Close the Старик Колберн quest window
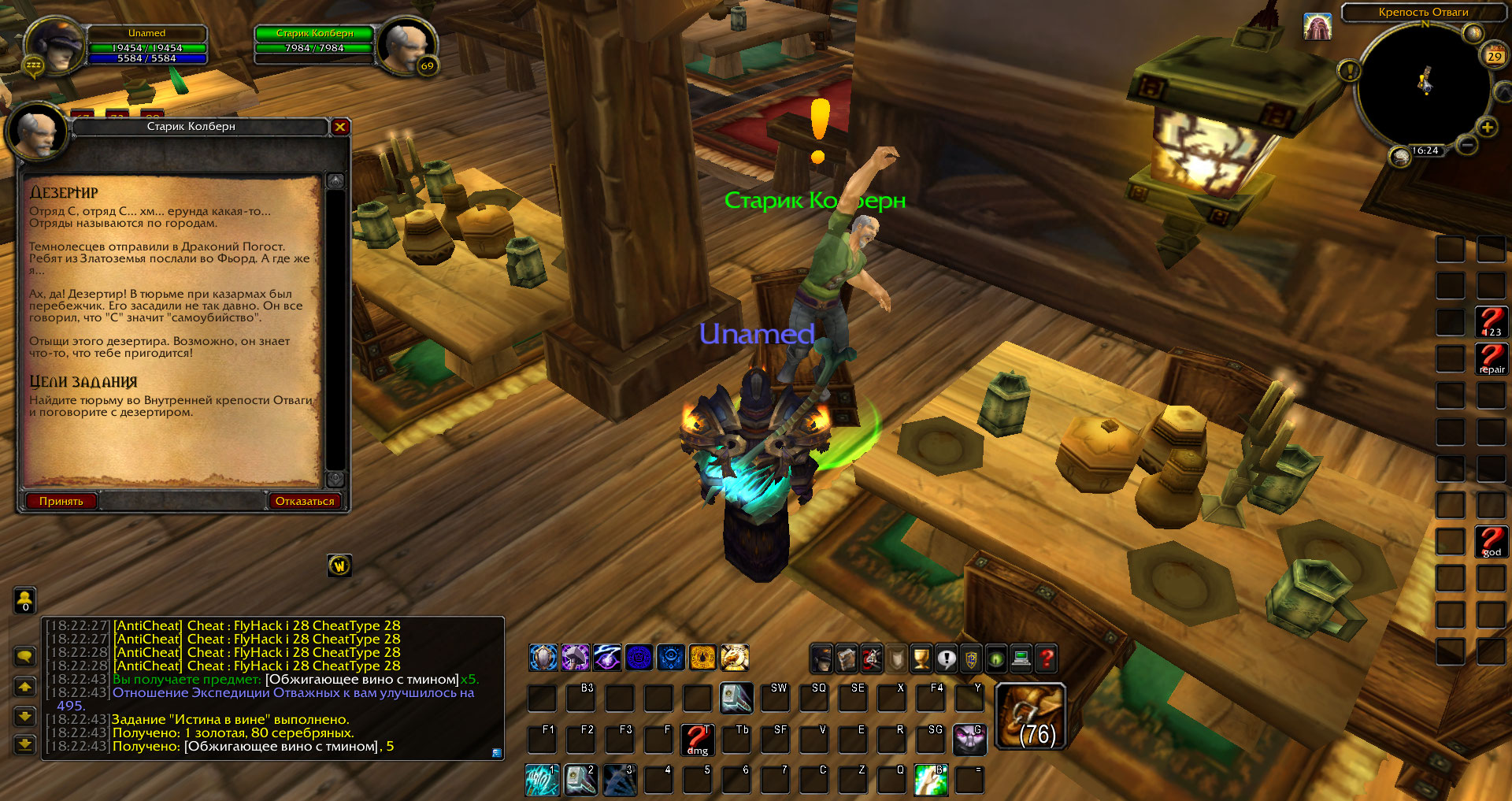 click(x=340, y=127)
